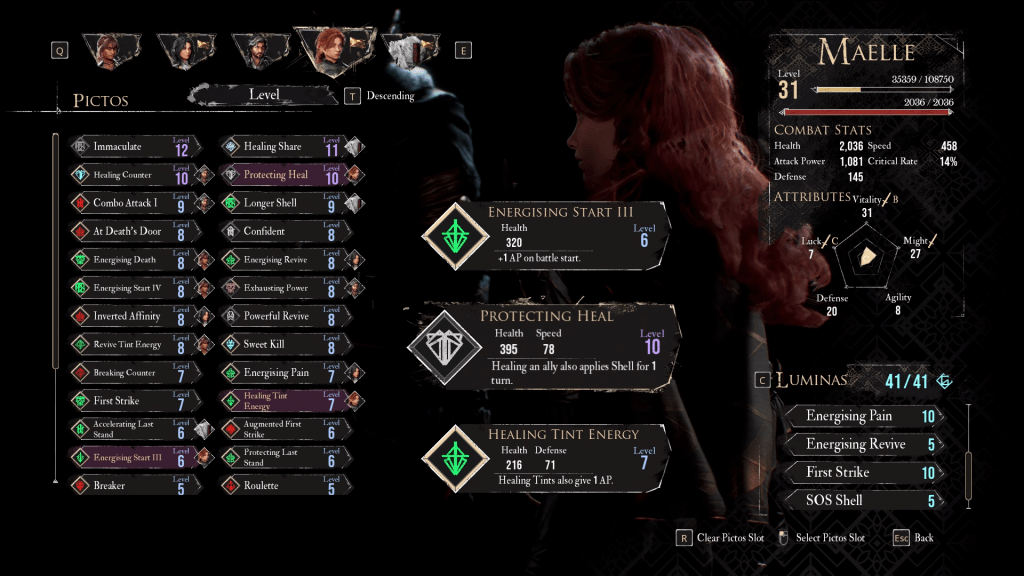Image resolution: width=1024 pixels, height=576 pixels.
Task: Select the Inverted Affinity picto
Action: tap(130, 316)
